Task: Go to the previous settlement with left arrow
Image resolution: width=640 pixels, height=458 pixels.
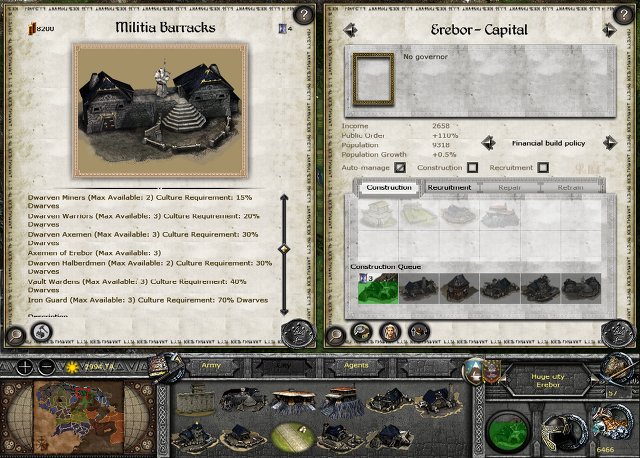Action: coord(350,31)
